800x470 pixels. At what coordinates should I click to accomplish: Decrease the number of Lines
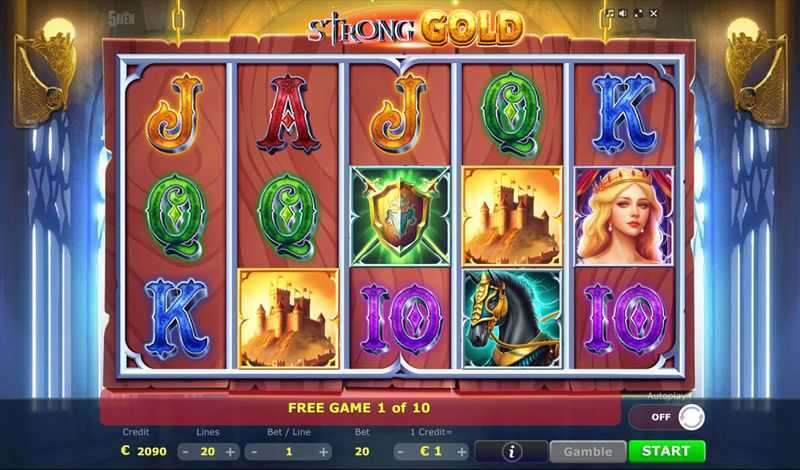point(187,452)
